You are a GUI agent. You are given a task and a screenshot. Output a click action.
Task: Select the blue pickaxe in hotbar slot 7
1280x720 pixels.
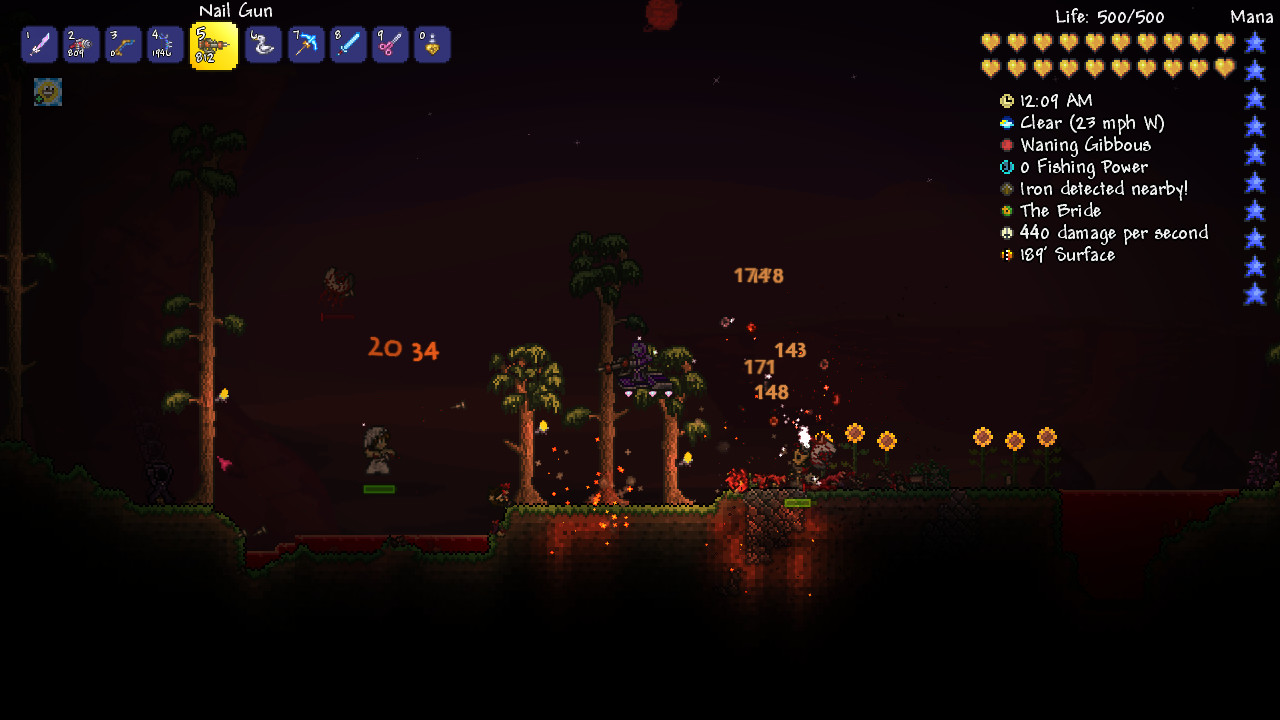[x=305, y=43]
